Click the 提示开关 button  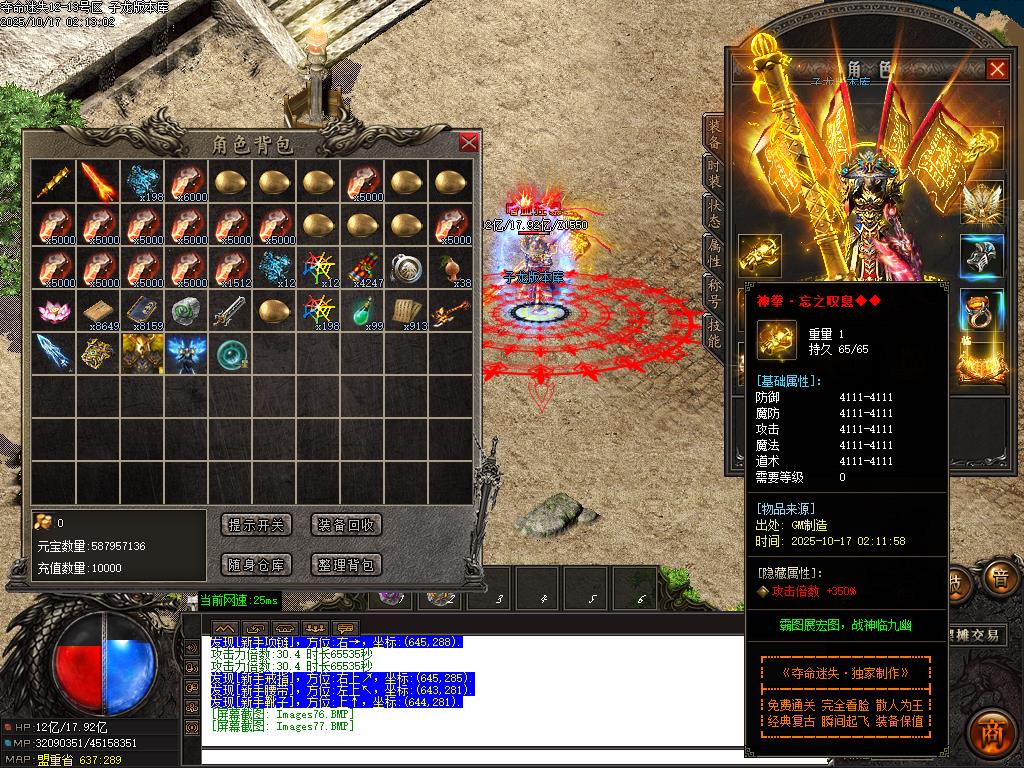pos(256,525)
